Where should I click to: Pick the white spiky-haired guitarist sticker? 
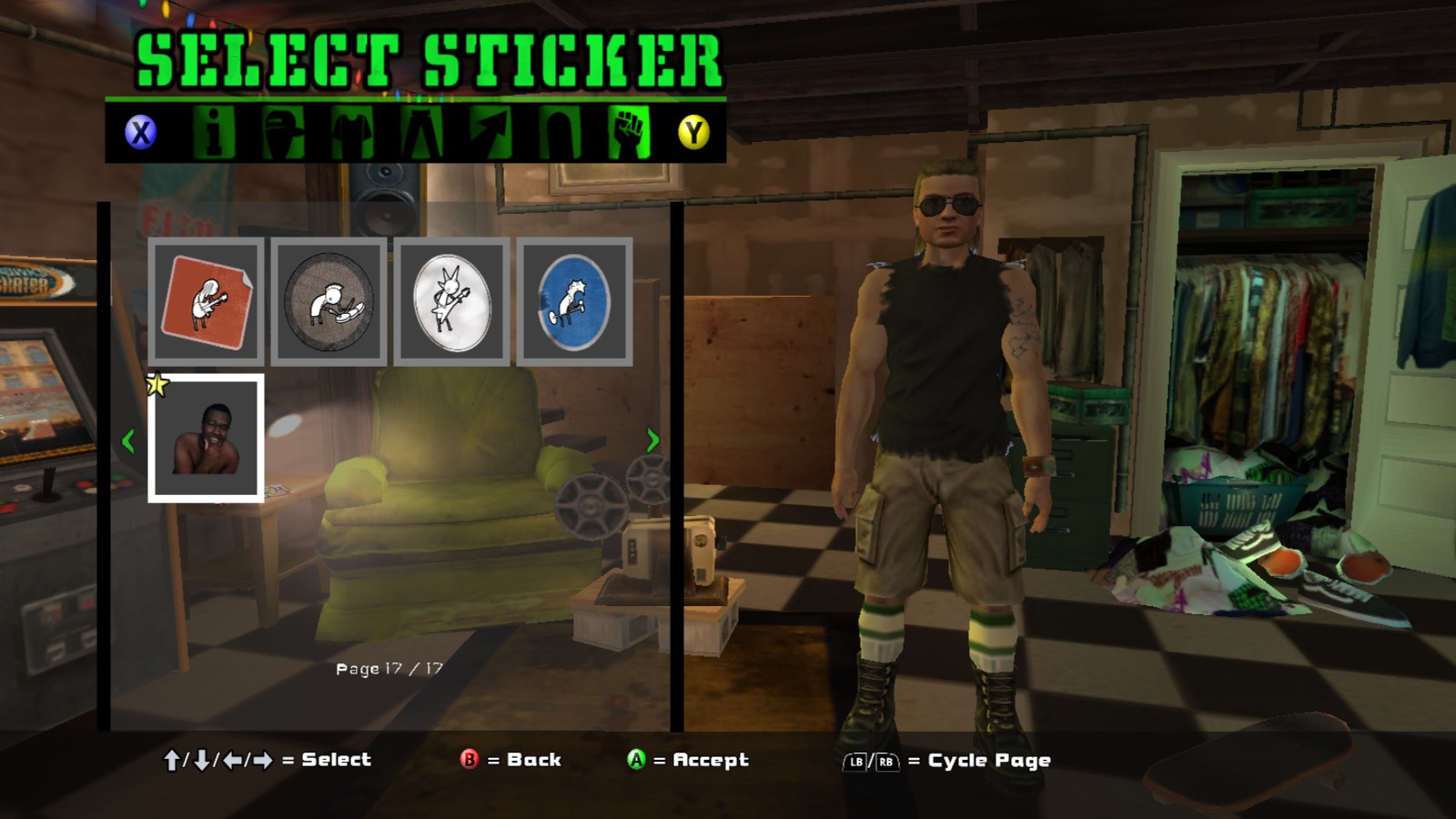pyautogui.click(x=451, y=302)
